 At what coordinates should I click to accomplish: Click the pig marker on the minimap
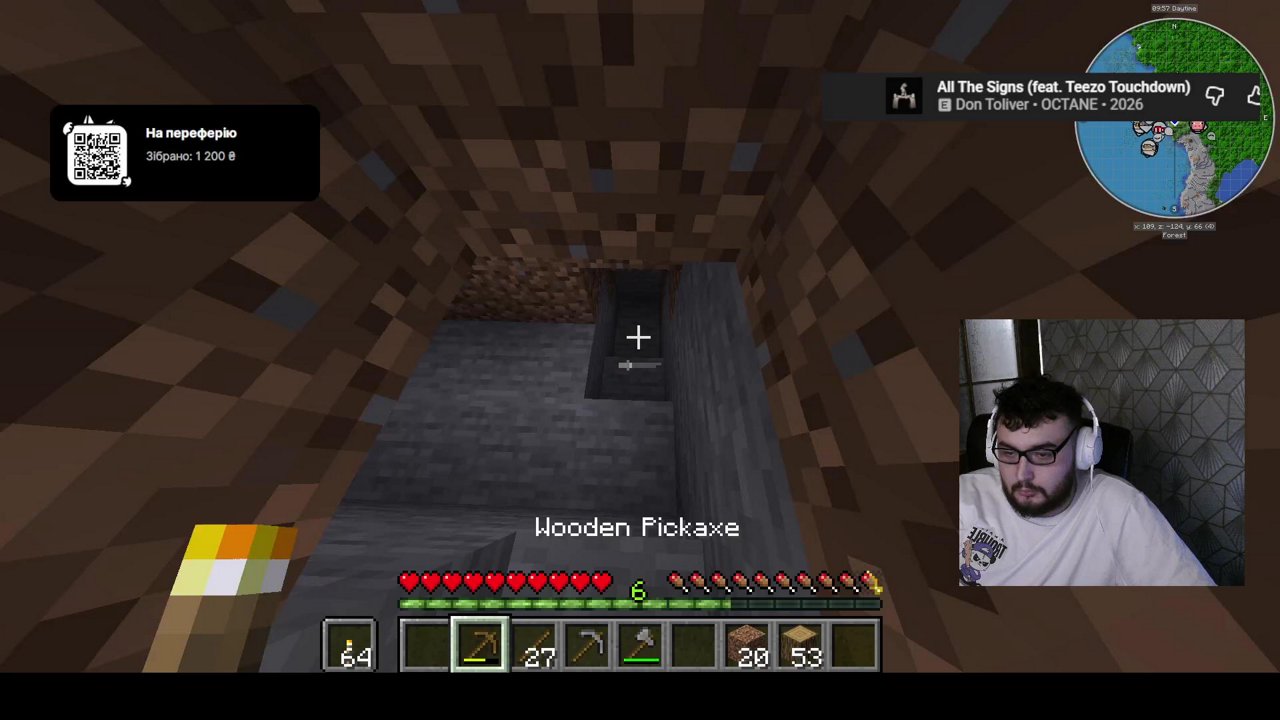1197,127
